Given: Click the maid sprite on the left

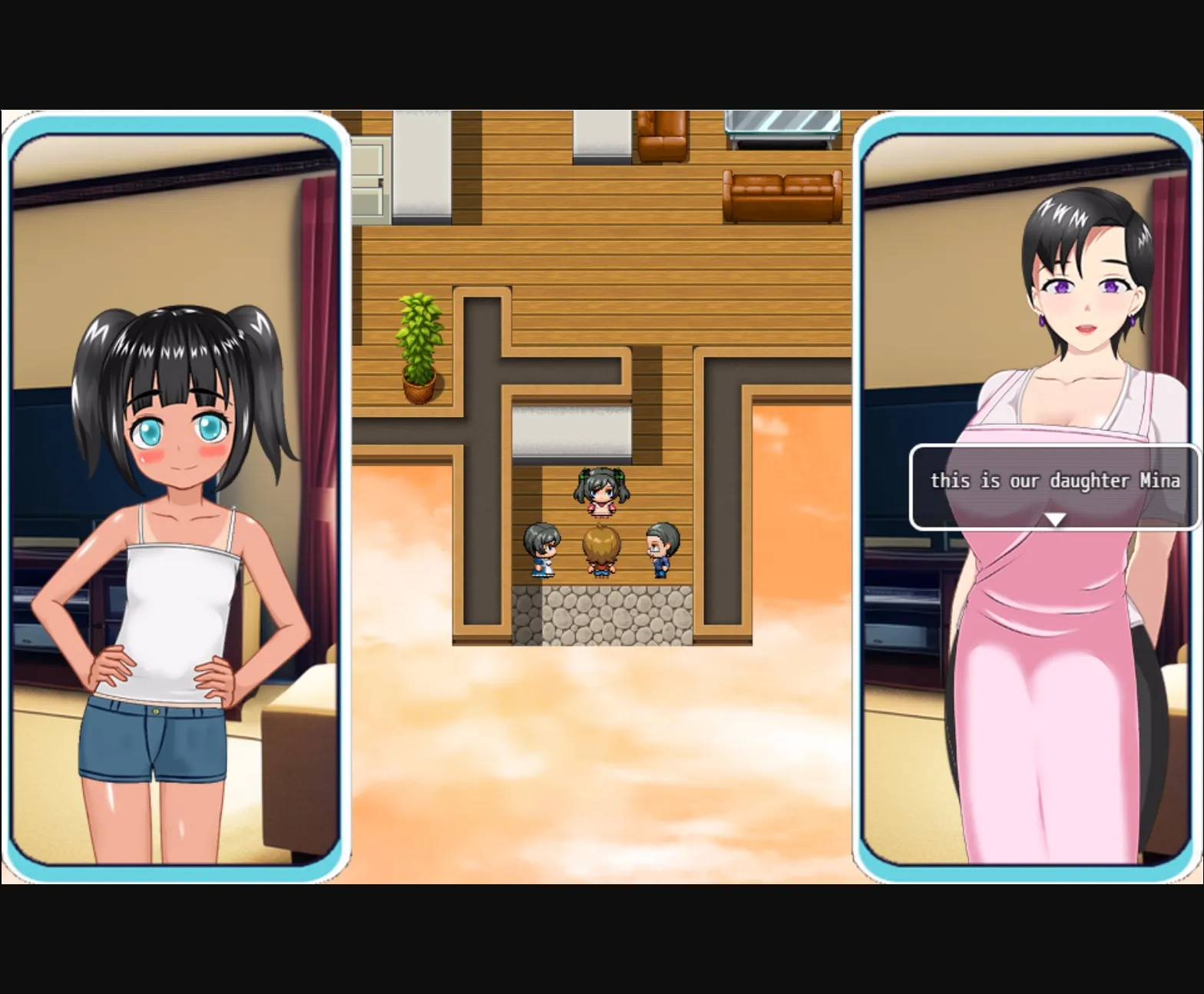Looking at the screenshot, I should click(x=543, y=551).
